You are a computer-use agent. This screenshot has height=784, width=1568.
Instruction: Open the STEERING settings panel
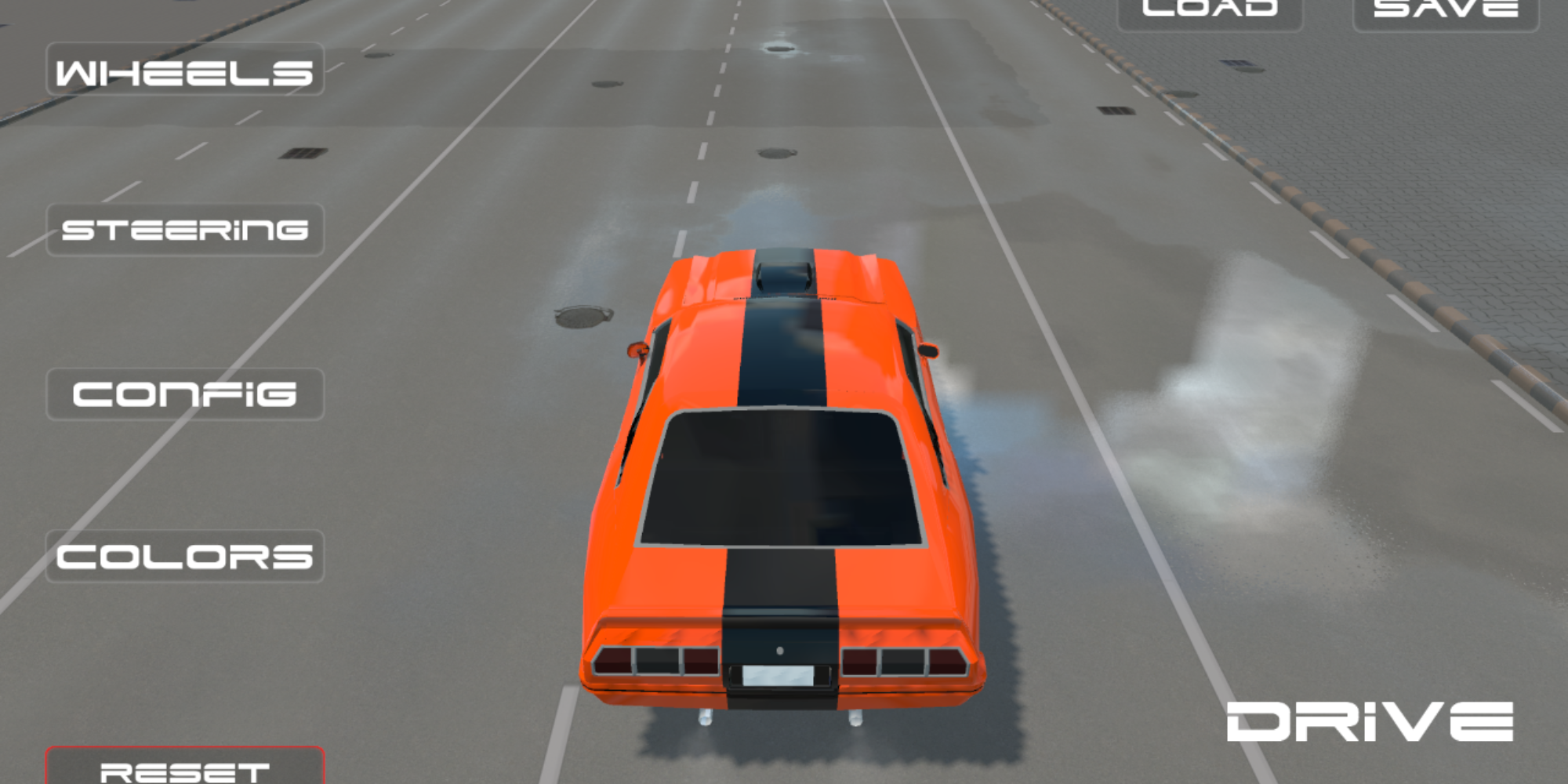tap(184, 230)
